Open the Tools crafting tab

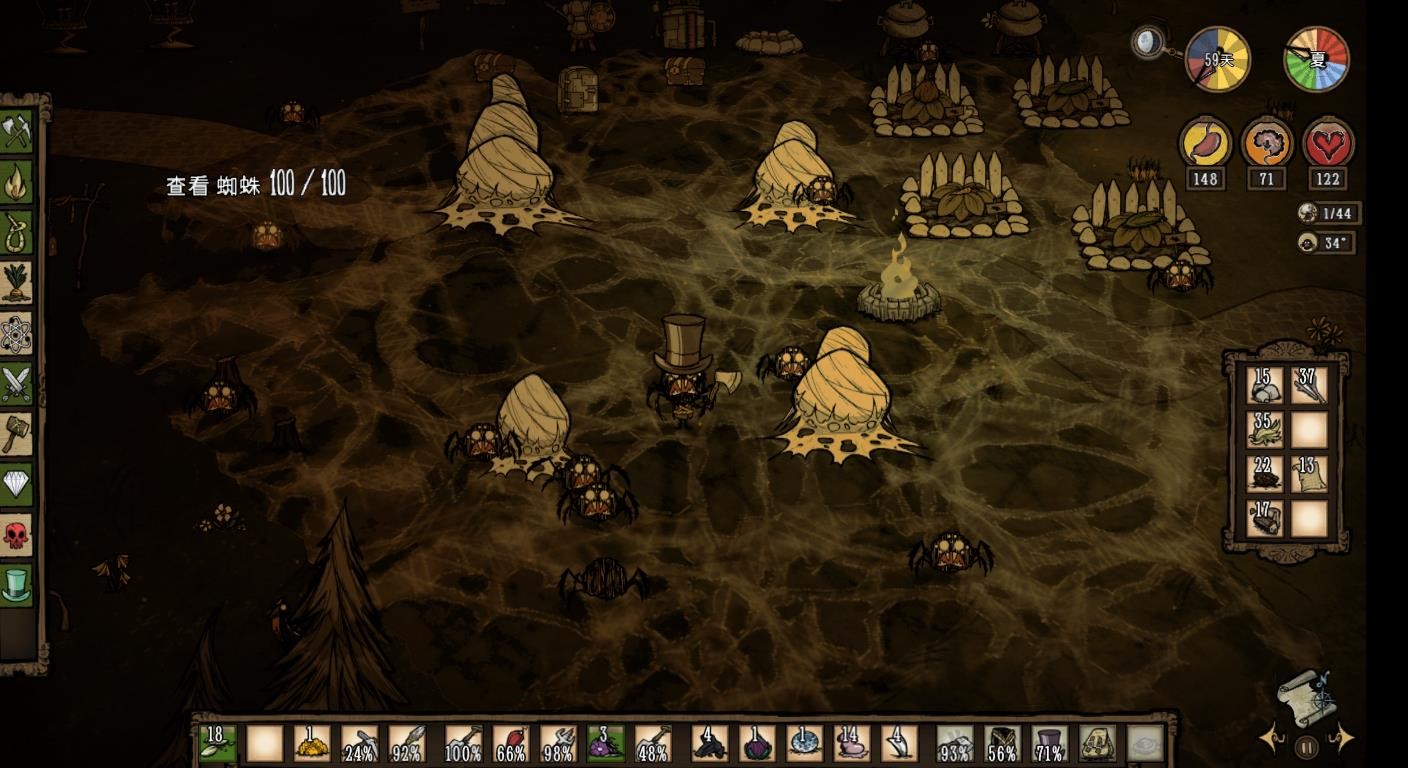pos(17,131)
